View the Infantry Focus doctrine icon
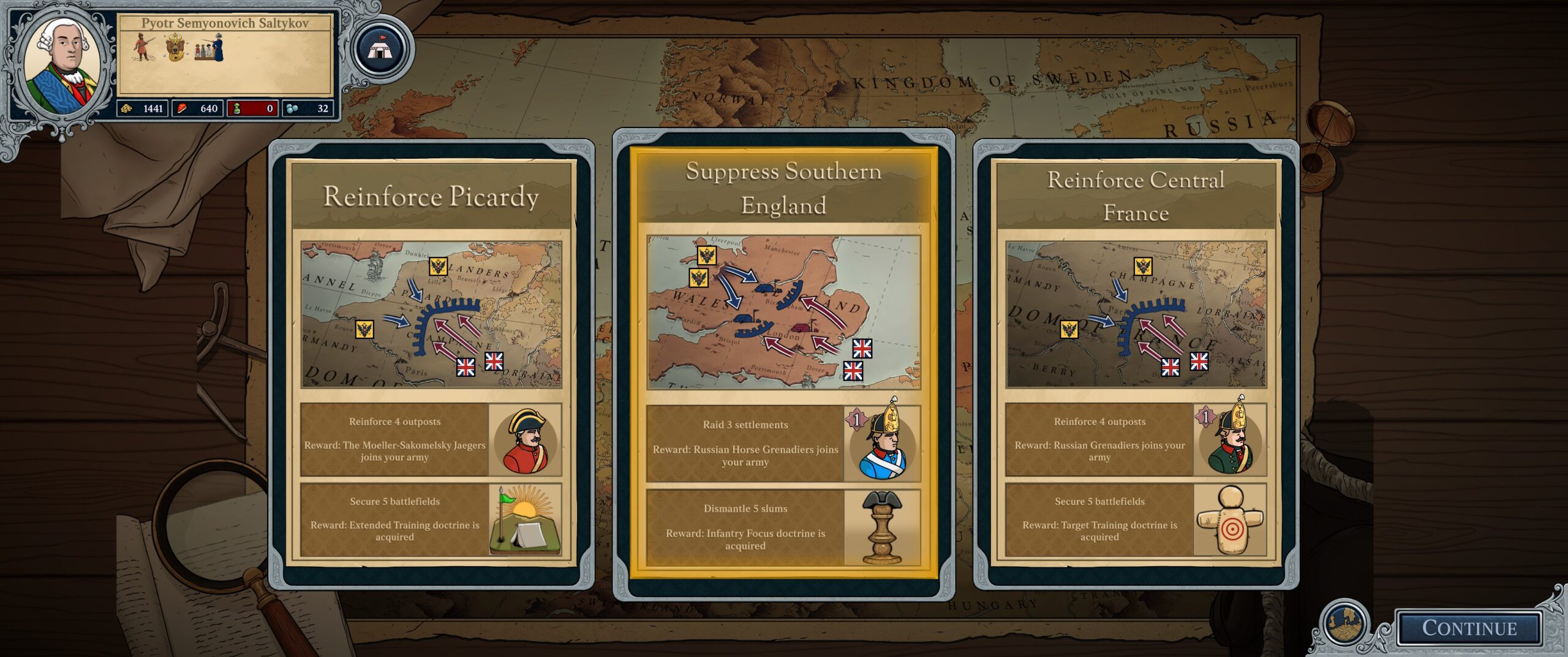 882,527
